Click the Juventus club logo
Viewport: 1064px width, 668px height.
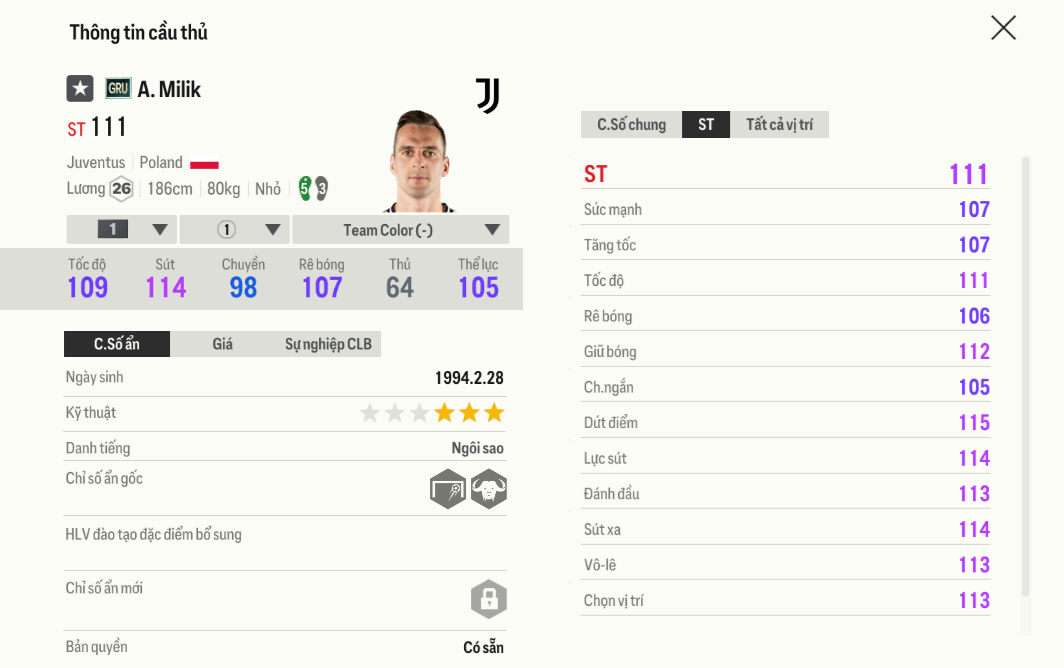pos(488,96)
